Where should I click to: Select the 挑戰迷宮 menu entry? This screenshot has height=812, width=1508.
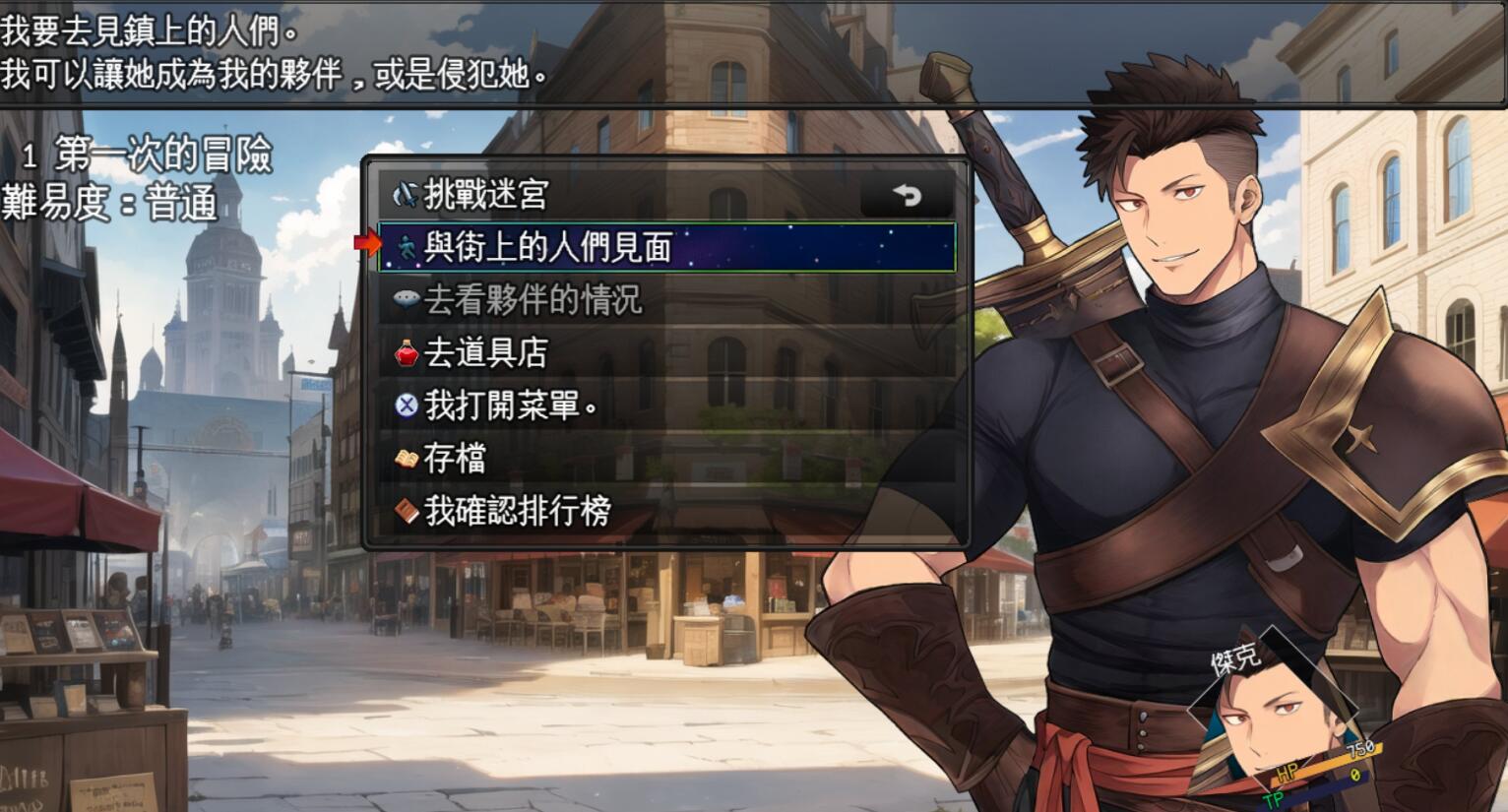485,195
